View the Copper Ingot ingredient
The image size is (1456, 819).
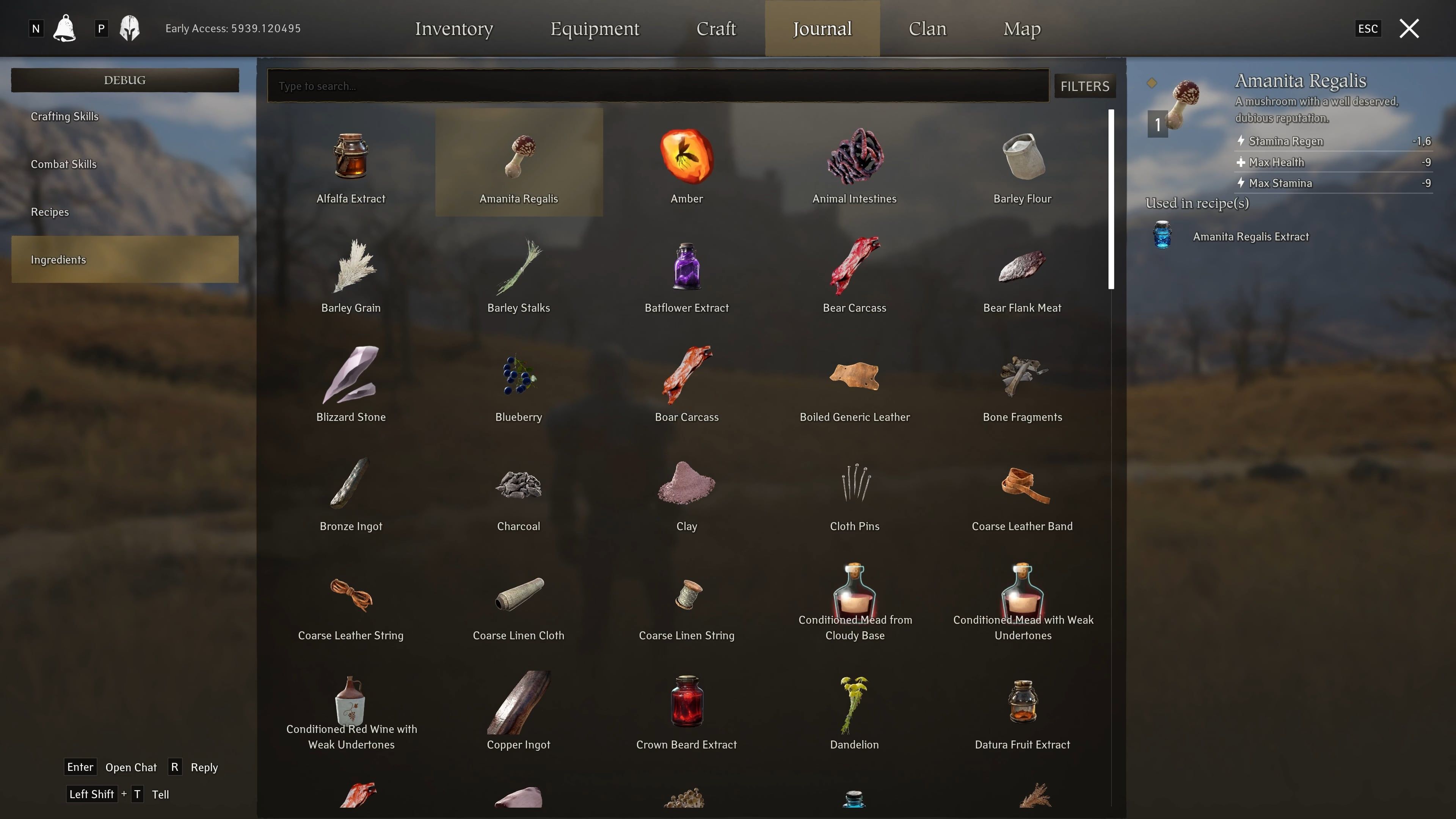[x=518, y=711]
